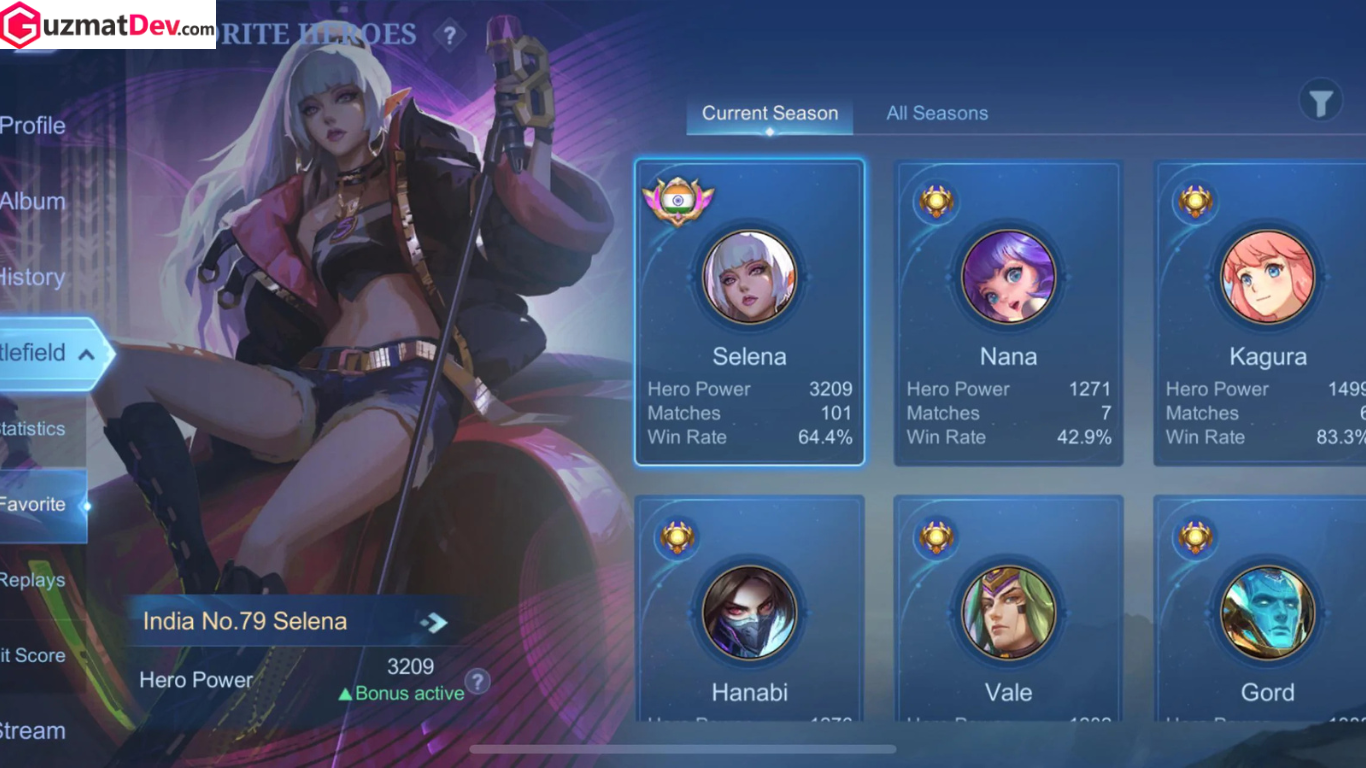Screen dimensions: 1366x768
Task: Click the emblem badge on Gord's card
Action: (1196, 537)
